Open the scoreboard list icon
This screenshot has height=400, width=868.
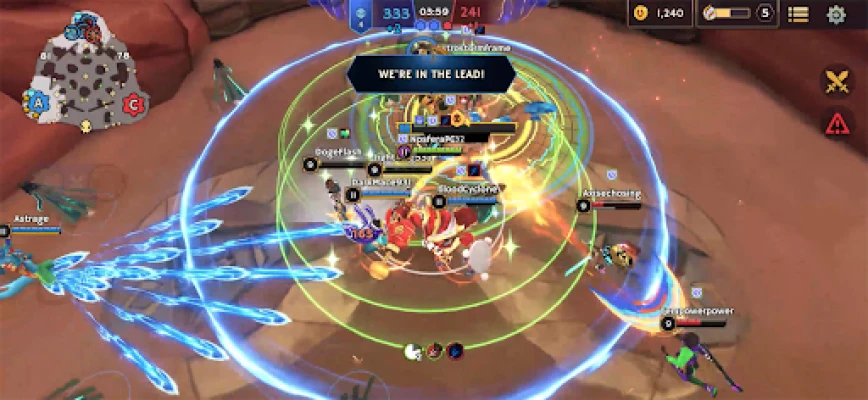[x=798, y=14]
